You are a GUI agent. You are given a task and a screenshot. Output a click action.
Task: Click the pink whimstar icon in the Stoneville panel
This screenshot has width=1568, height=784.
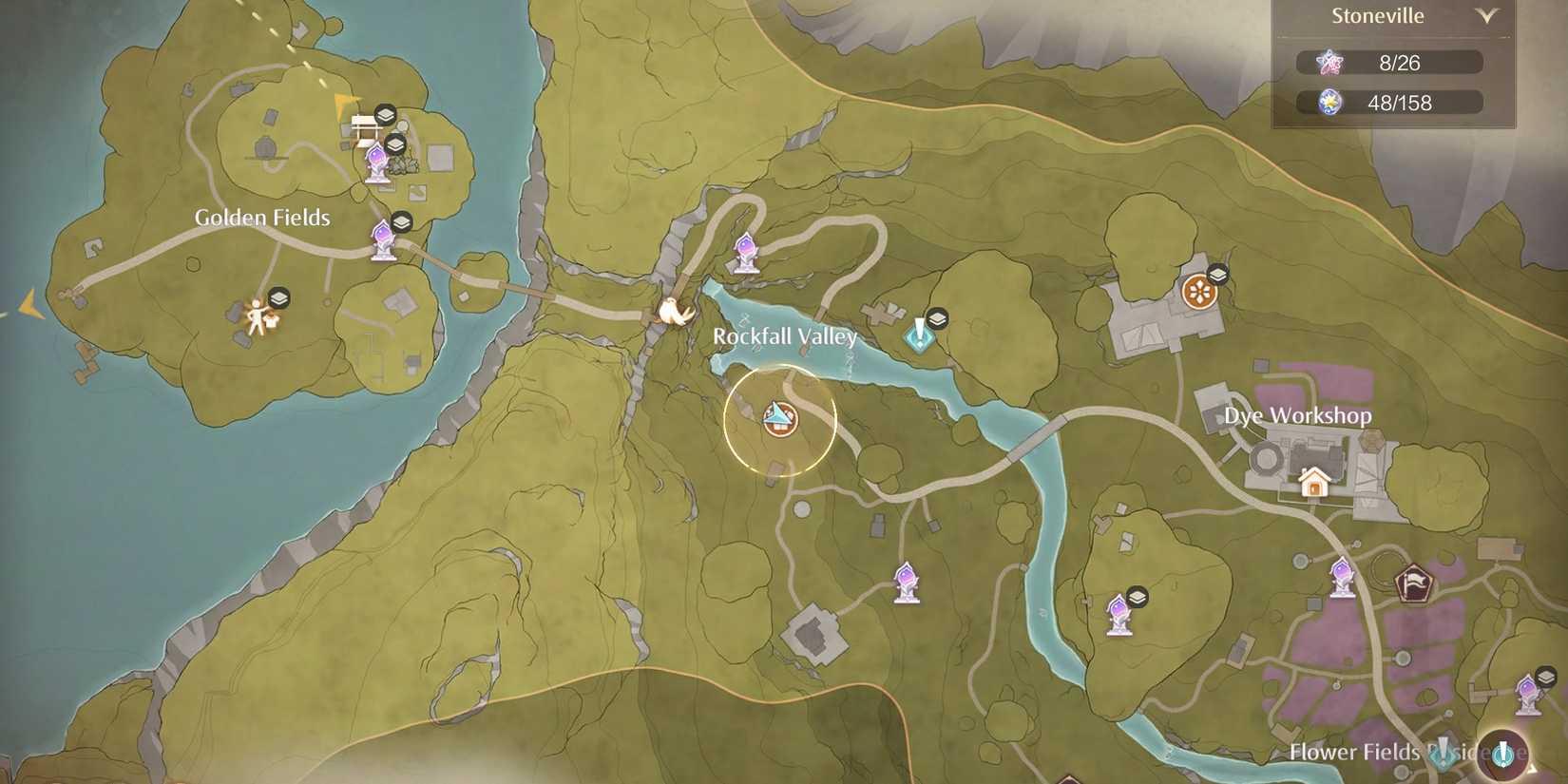(x=1330, y=61)
